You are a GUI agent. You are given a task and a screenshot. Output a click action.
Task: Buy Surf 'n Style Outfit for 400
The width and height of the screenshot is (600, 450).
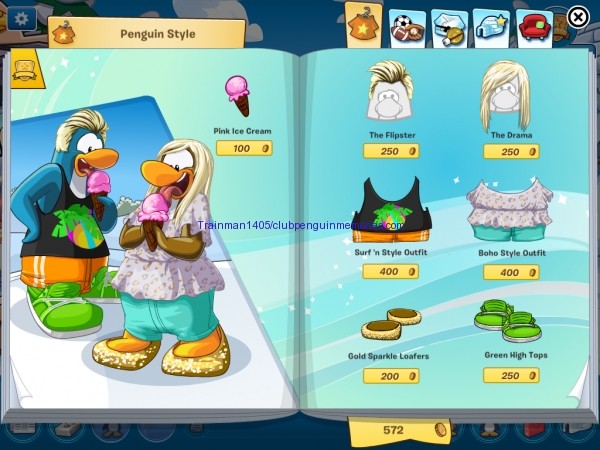click(x=390, y=271)
